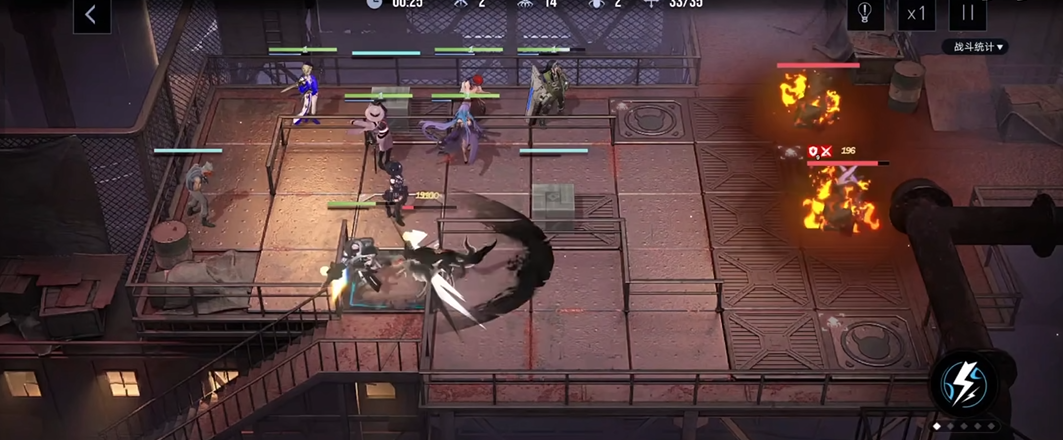Pause the battle
Screen dimensions: 1063x440
click(x=967, y=14)
